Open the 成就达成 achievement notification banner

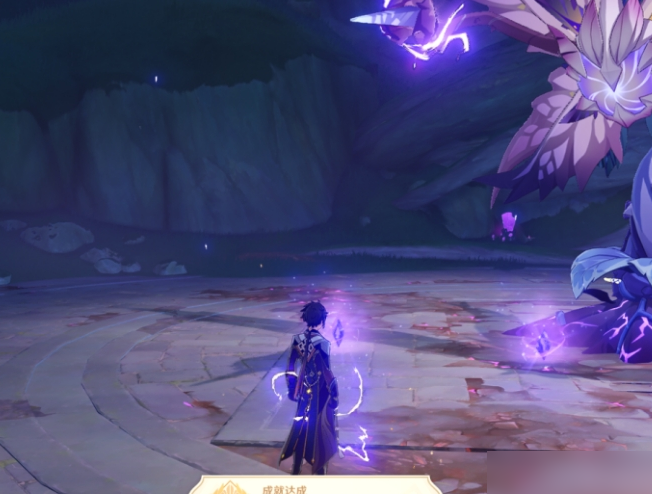pyautogui.click(x=315, y=486)
